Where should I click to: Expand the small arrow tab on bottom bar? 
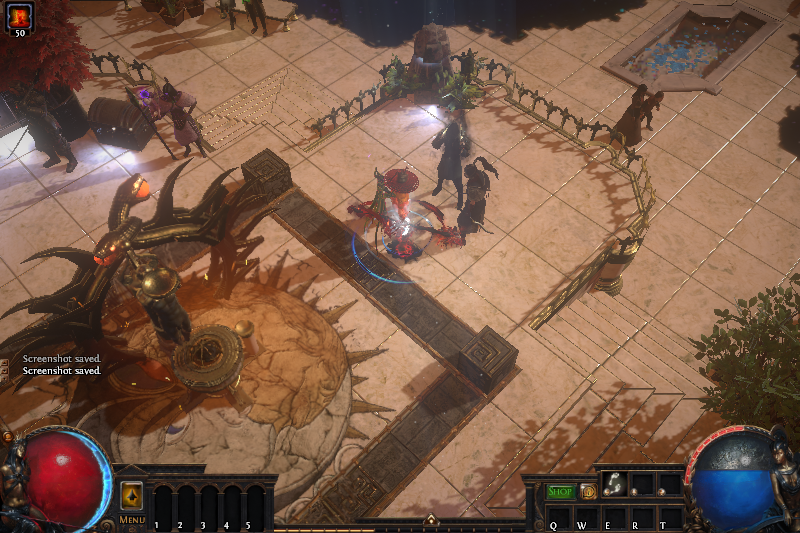430,519
